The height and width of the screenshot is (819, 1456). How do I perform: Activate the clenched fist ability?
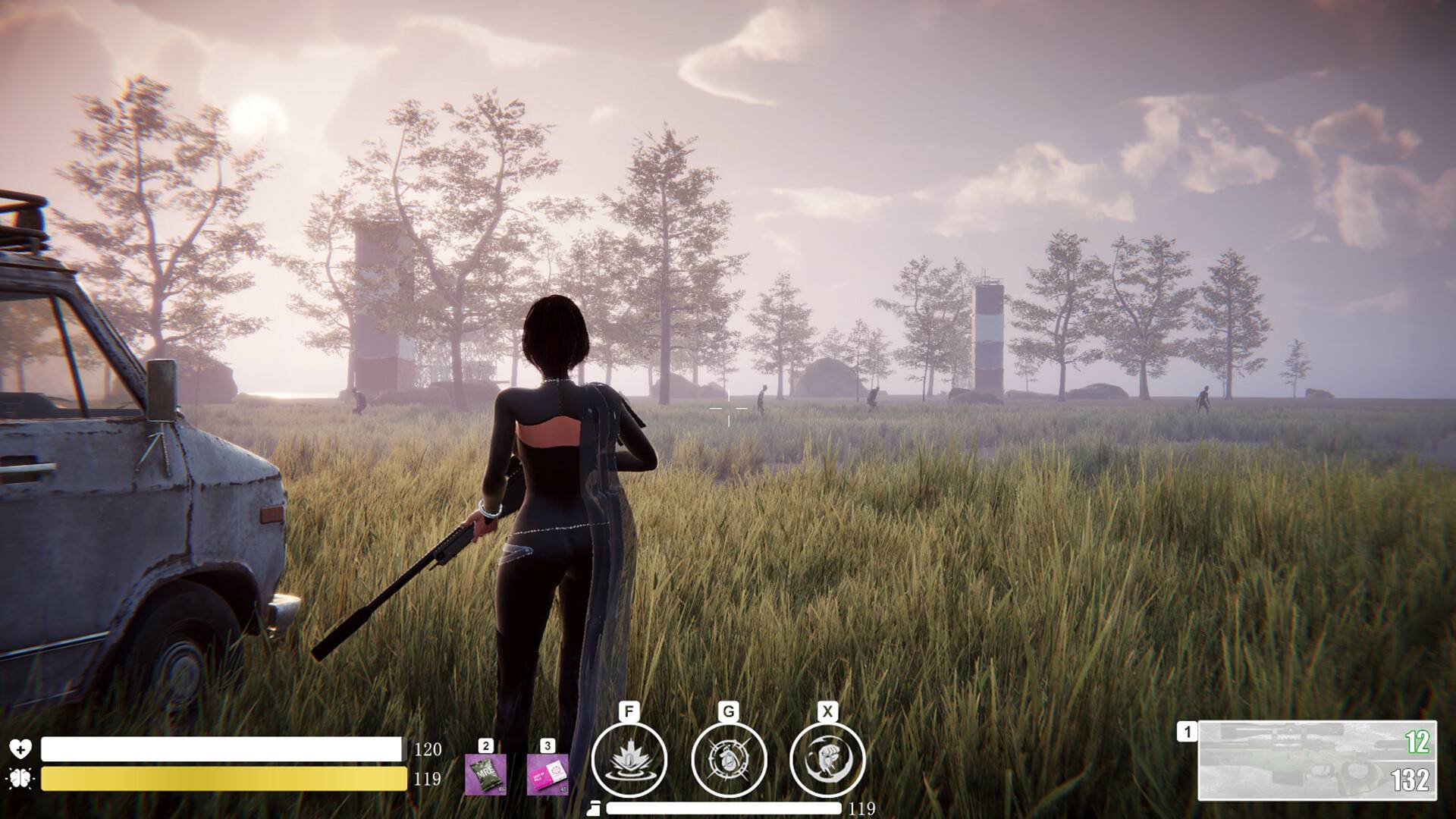coord(827,759)
